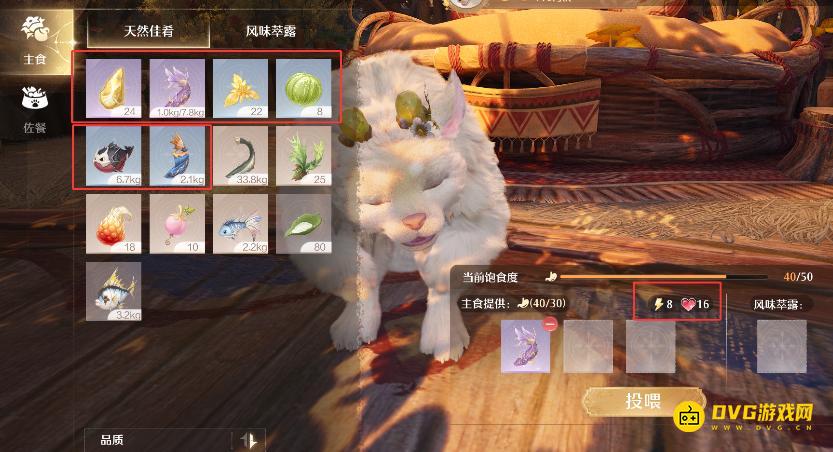Select the green melon item with count 8
Viewport: 833px width, 452px height.
(303, 87)
